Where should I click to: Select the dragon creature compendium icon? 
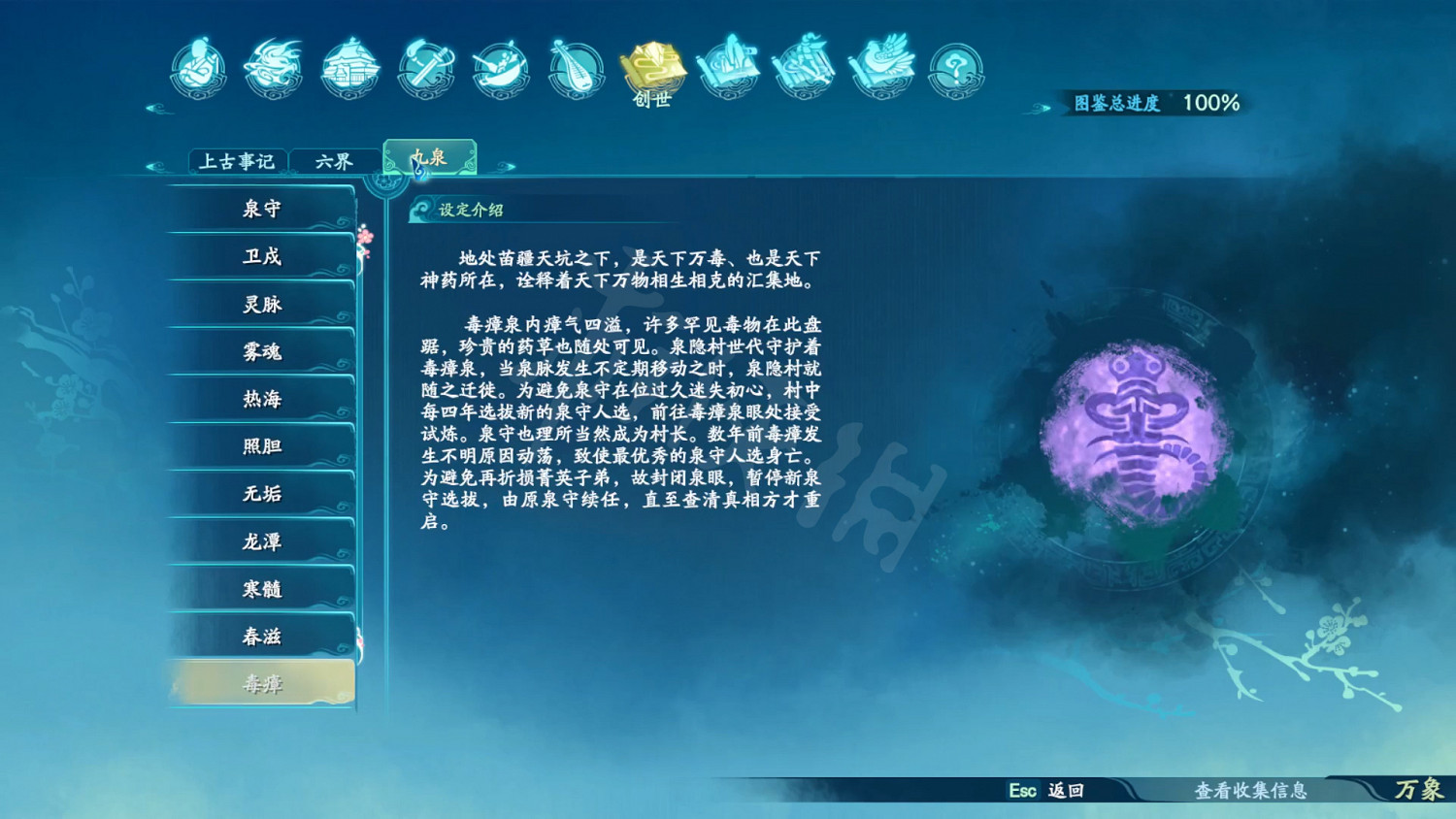click(x=274, y=63)
